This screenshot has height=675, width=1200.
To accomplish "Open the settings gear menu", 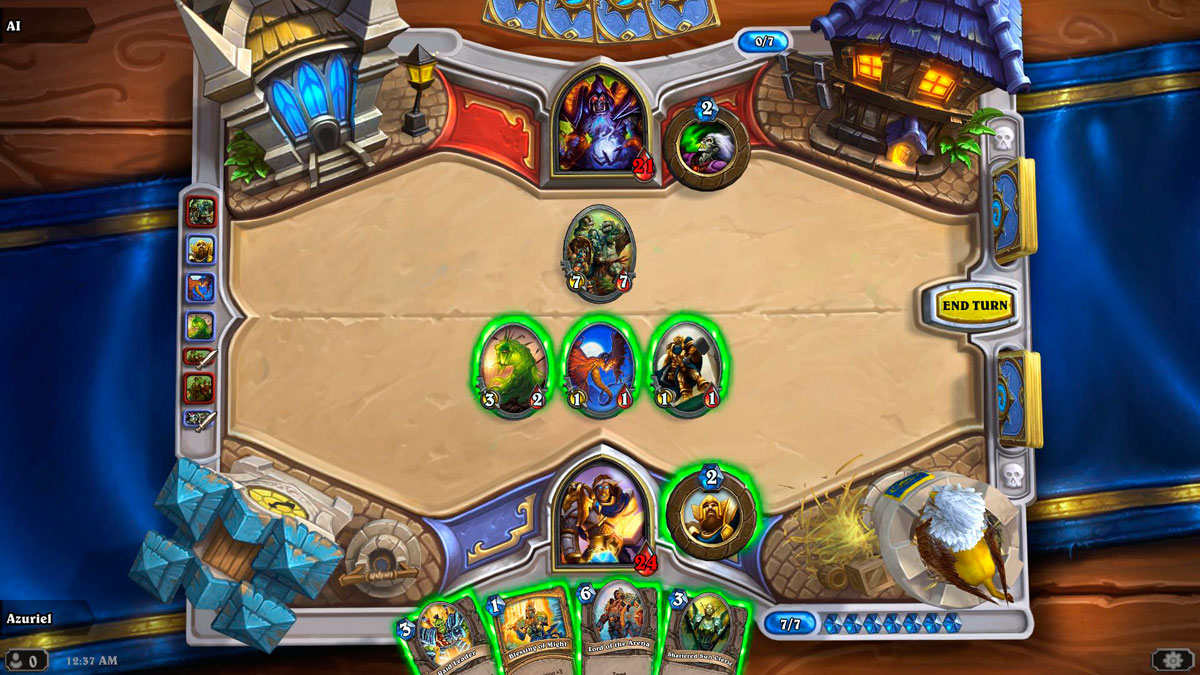I will [1172, 660].
